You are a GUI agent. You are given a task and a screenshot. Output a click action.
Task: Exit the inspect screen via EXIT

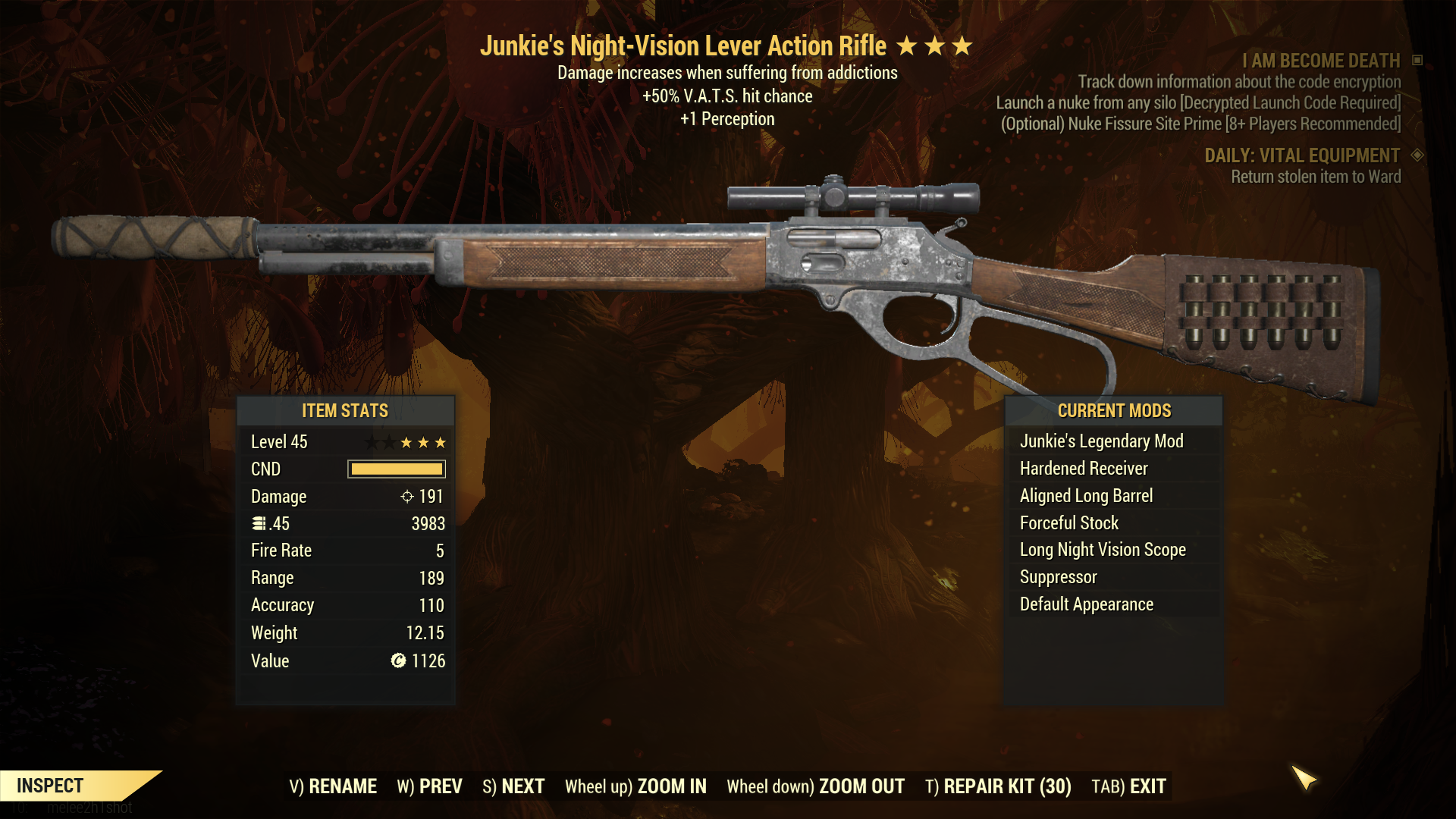click(1128, 786)
